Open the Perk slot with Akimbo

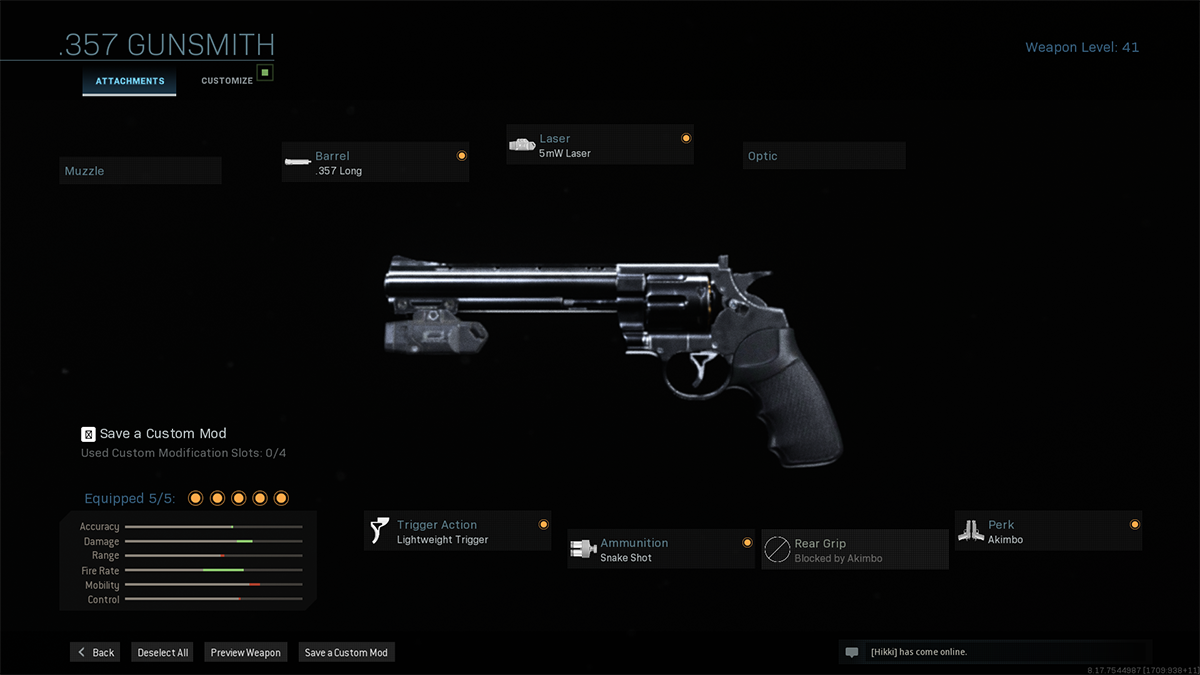pos(1048,532)
